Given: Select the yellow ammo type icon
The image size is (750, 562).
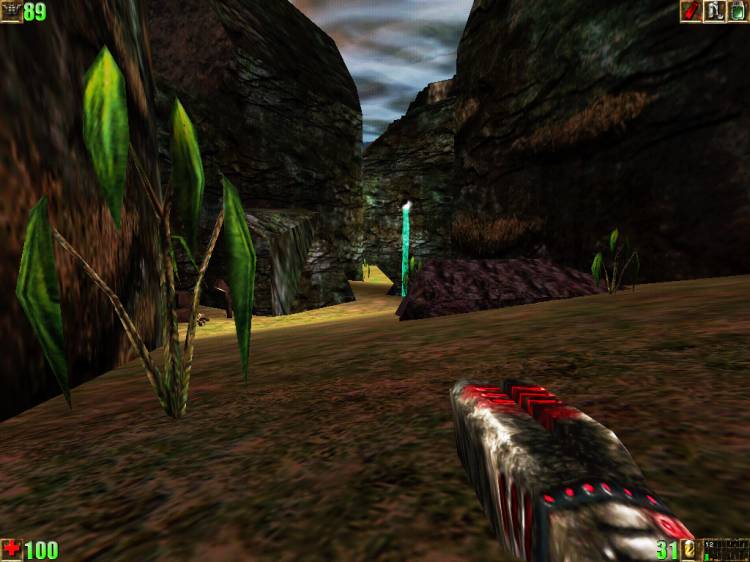Looking at the screenshot, I should [689, 549].
